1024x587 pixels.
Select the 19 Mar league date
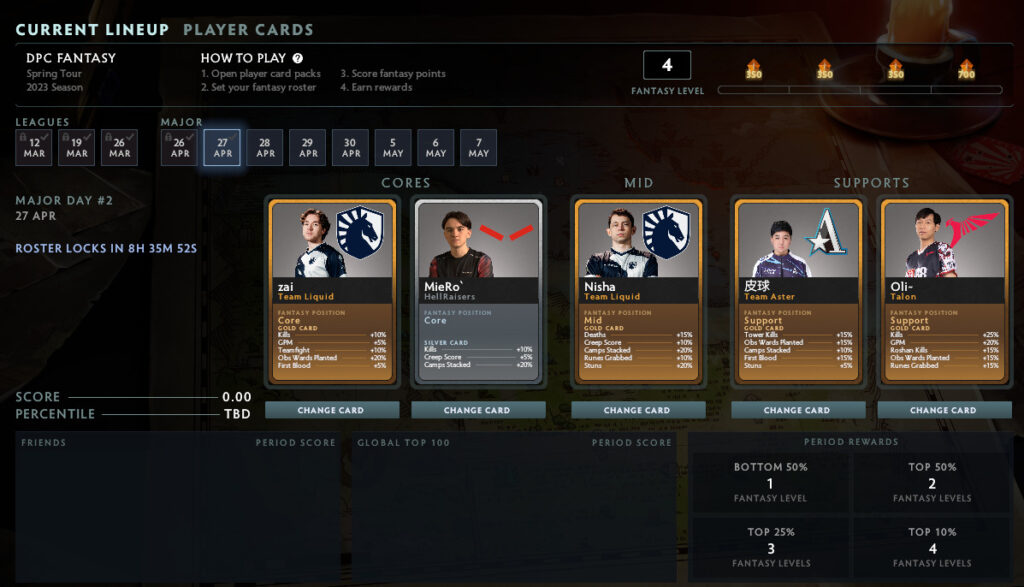tap(77, 148)
